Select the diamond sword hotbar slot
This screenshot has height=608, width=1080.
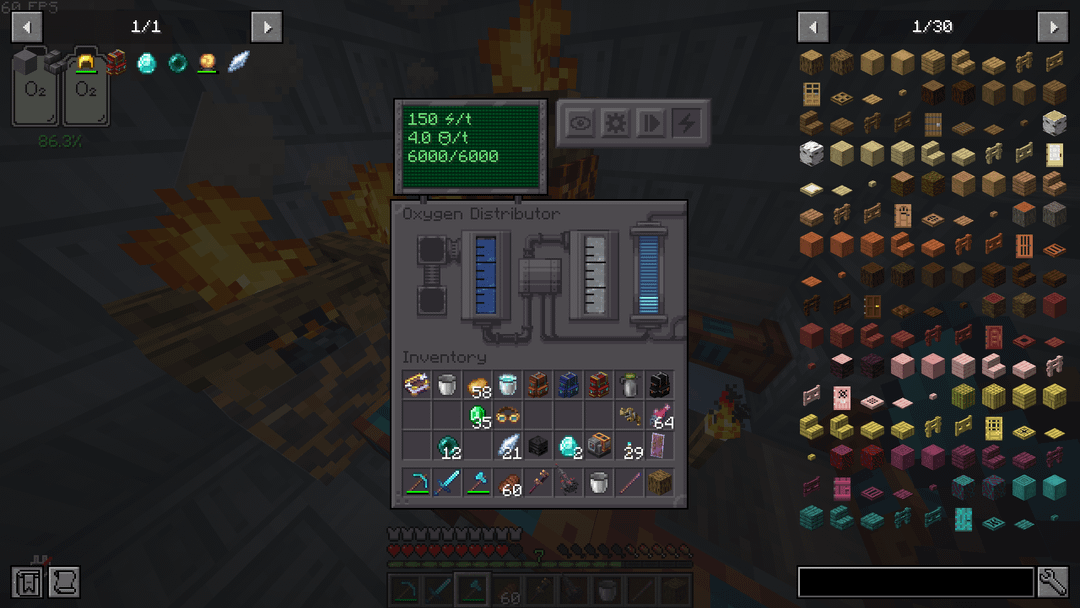click(x=448, y=483)
